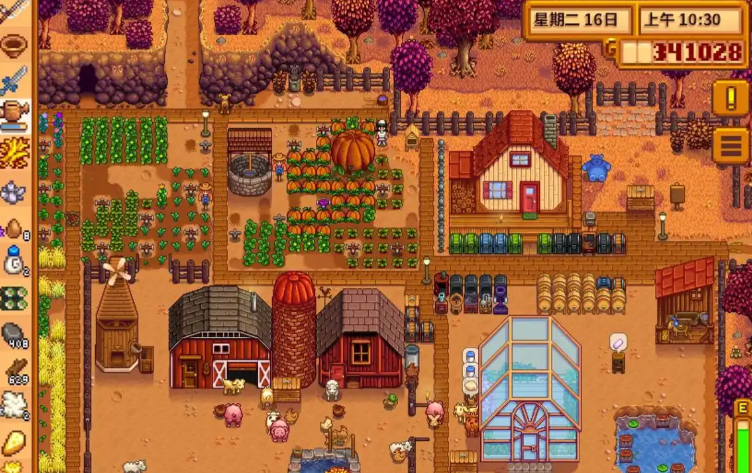Viewport: 752px width, 473px height.
Task: Select the green seed packet slot
Action: click(14, 298)
